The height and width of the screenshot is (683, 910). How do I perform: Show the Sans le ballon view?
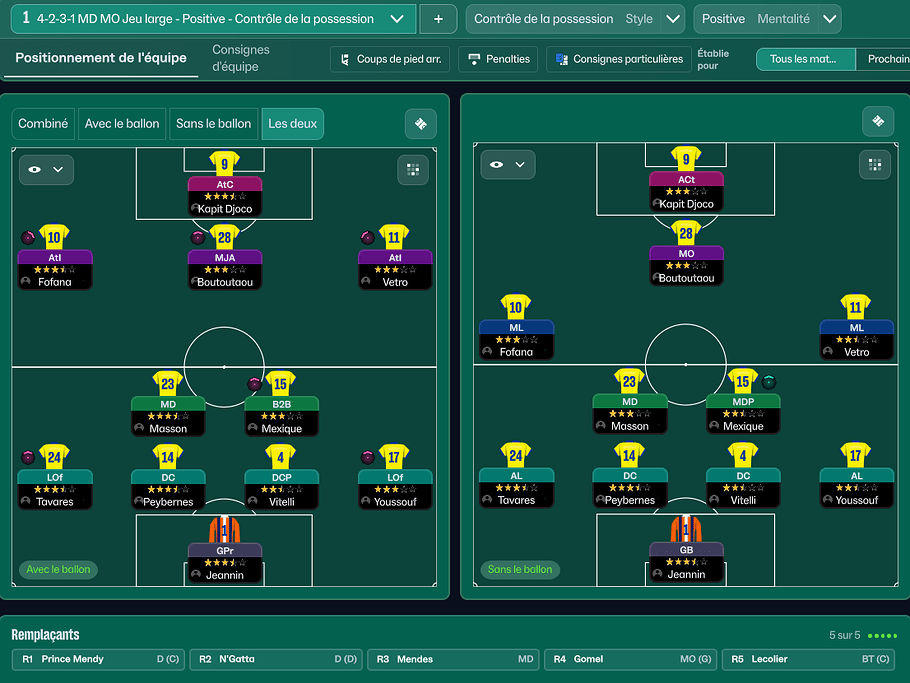tap(213, 124)
